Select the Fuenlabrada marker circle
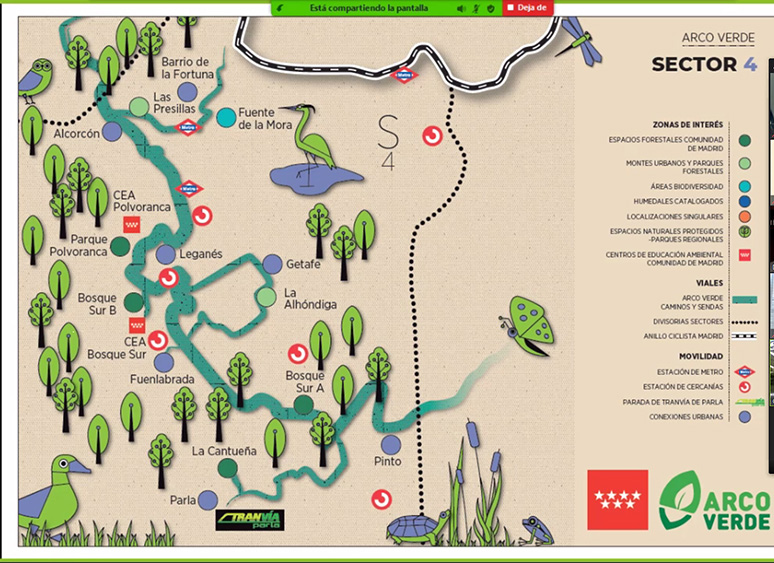The width and height of the screenshot is (774, 563). pyautogui.click(x=164, y=362)
